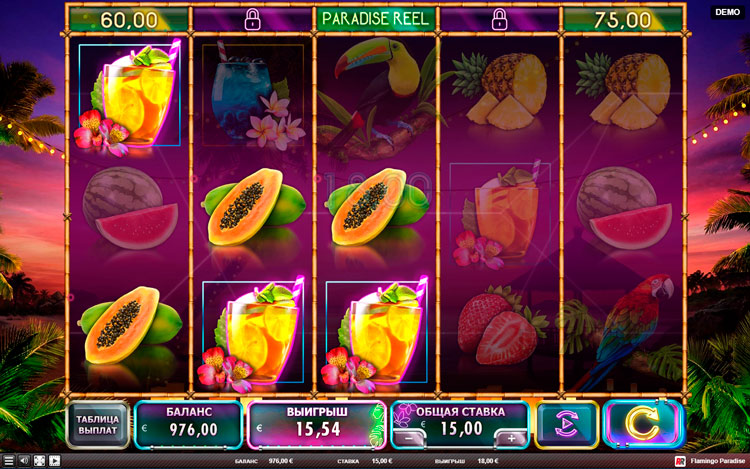Increase total bet with the plus button
Screen dimensions: 750x469
point(511,437)
